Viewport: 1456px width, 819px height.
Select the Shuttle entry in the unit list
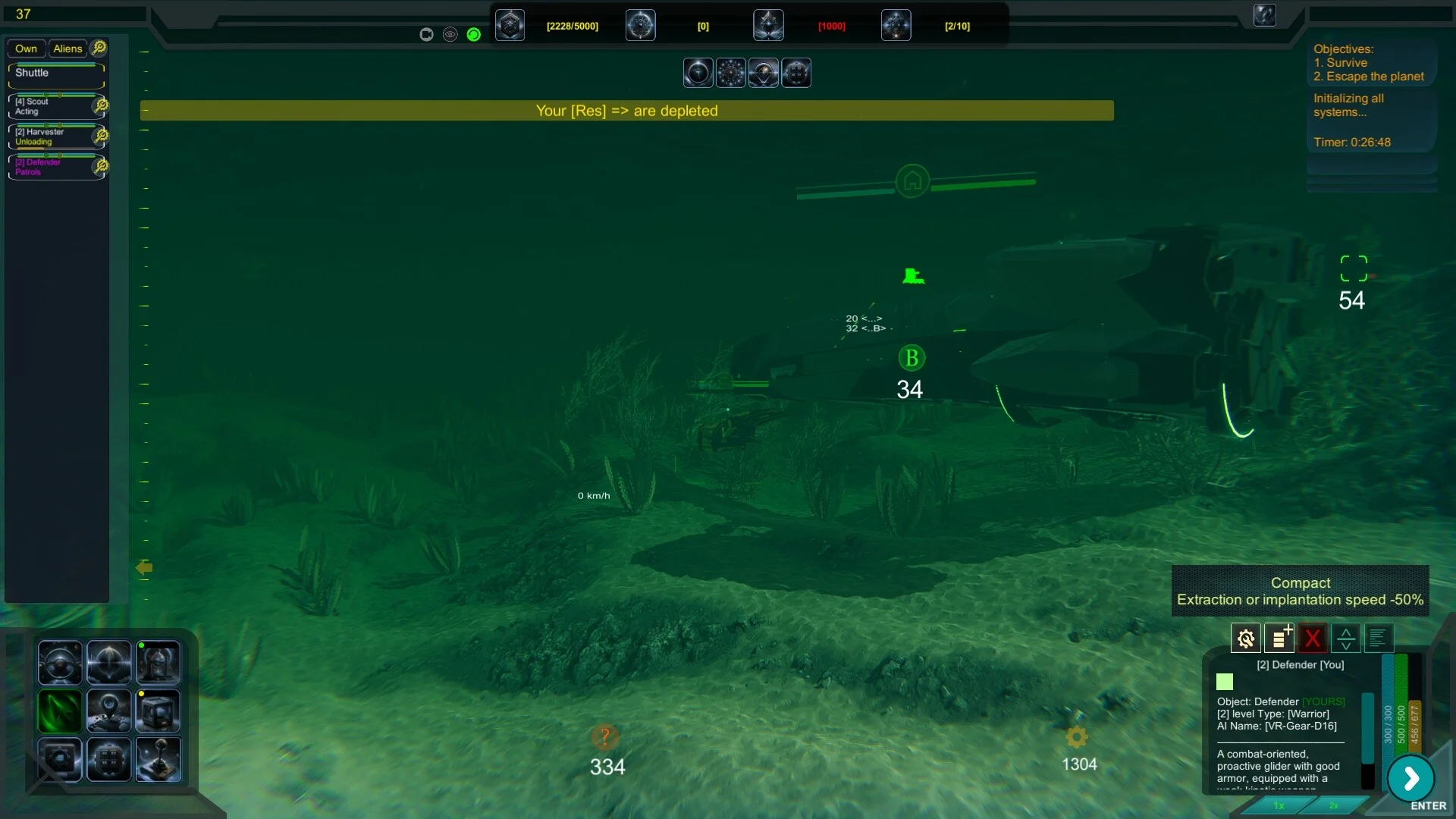55,74
